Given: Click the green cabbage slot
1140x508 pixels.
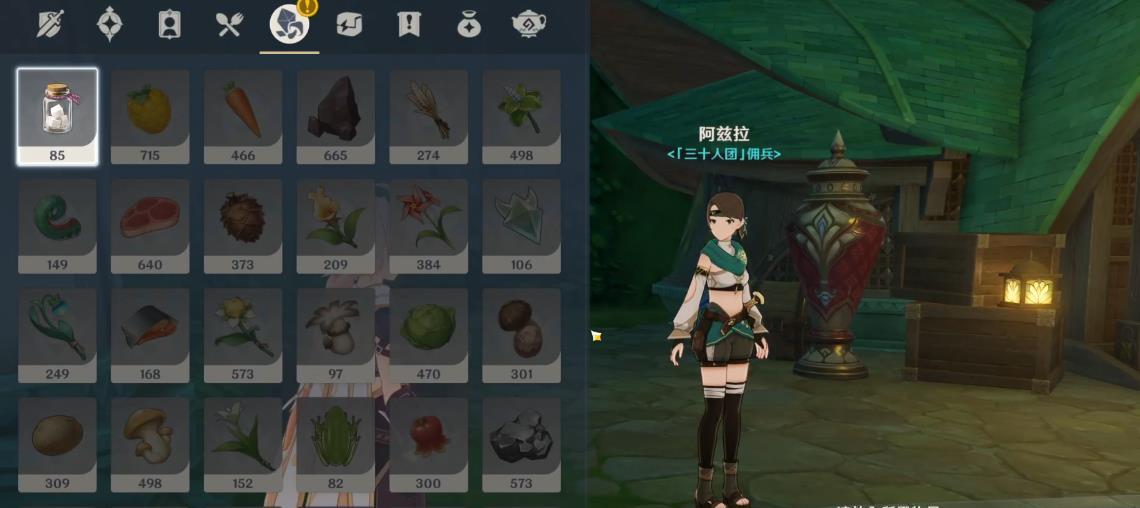Looking at the screenshot, I should [x=429, y=334].
